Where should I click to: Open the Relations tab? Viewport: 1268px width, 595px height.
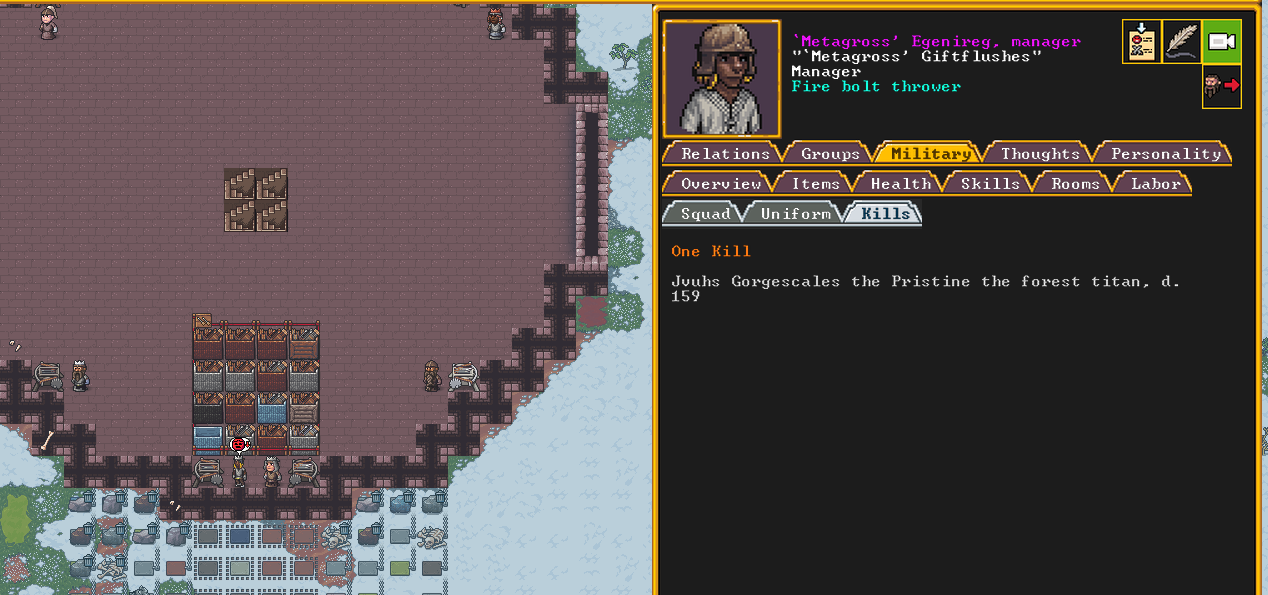click(x=724, y=154)
